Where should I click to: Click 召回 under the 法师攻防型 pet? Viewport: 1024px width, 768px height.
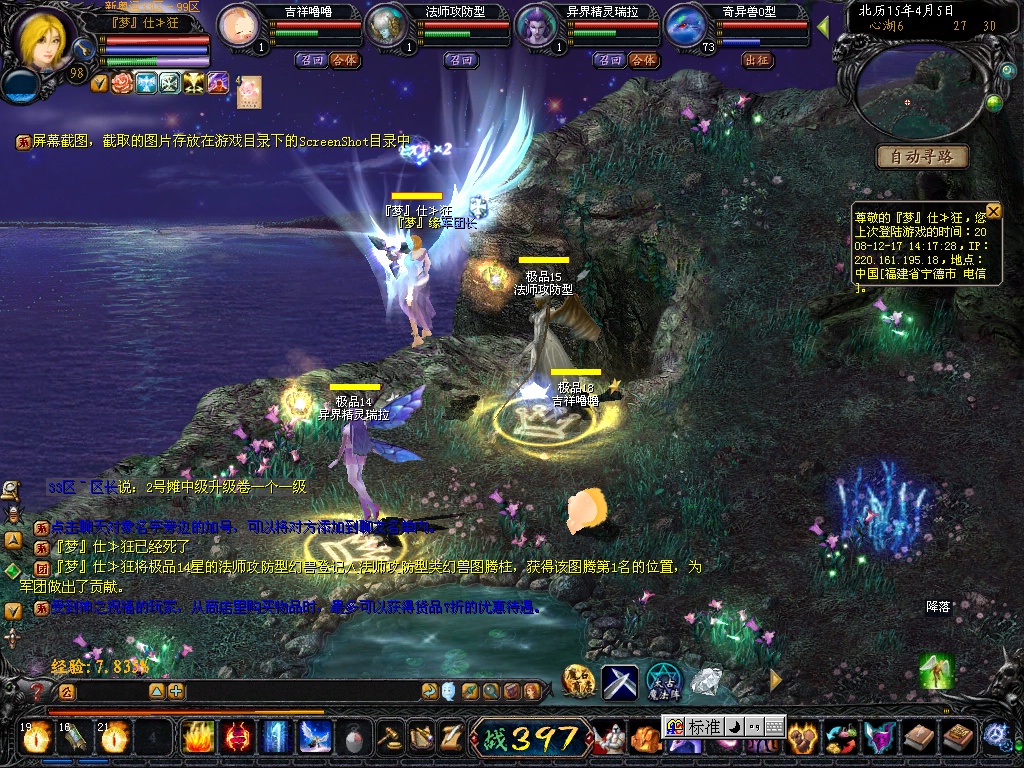click(461, 60)
